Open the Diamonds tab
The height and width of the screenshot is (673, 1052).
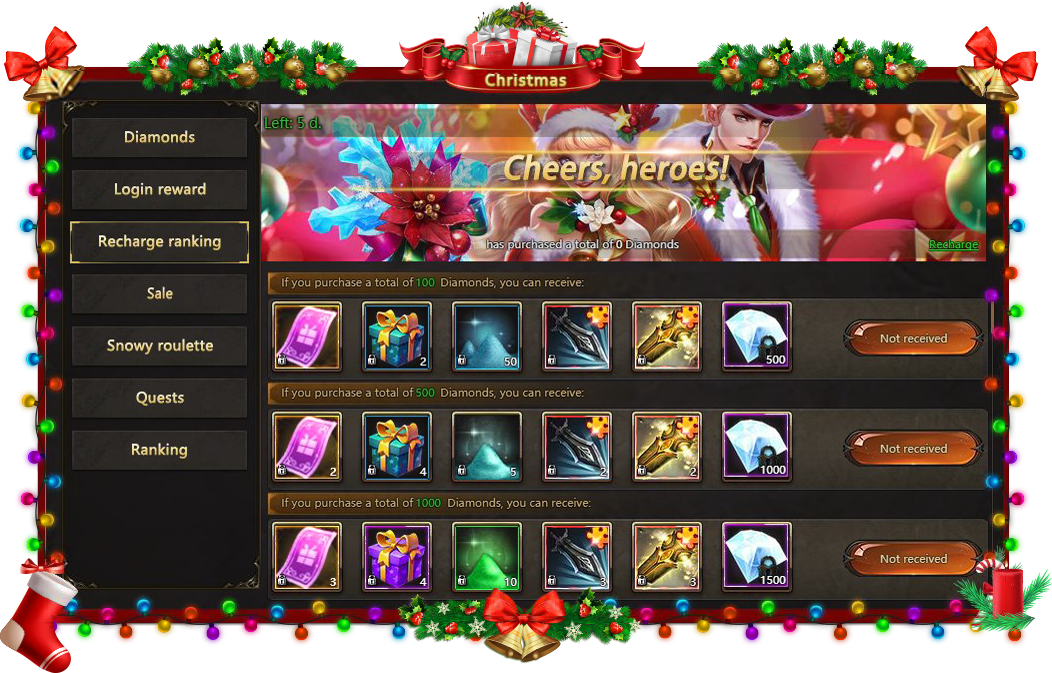coord(159,137)
